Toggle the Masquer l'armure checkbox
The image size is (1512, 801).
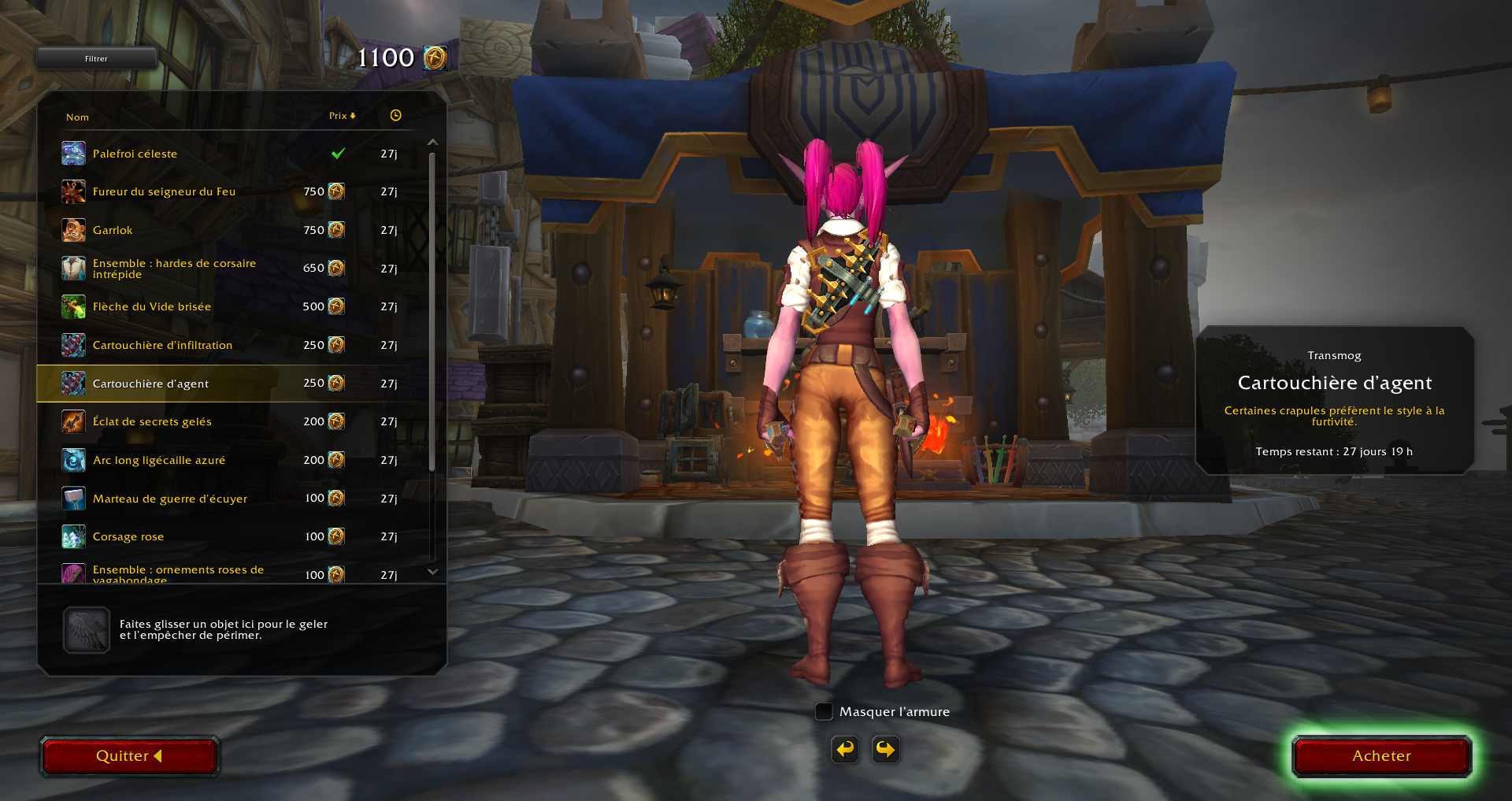tap(824, 711)
